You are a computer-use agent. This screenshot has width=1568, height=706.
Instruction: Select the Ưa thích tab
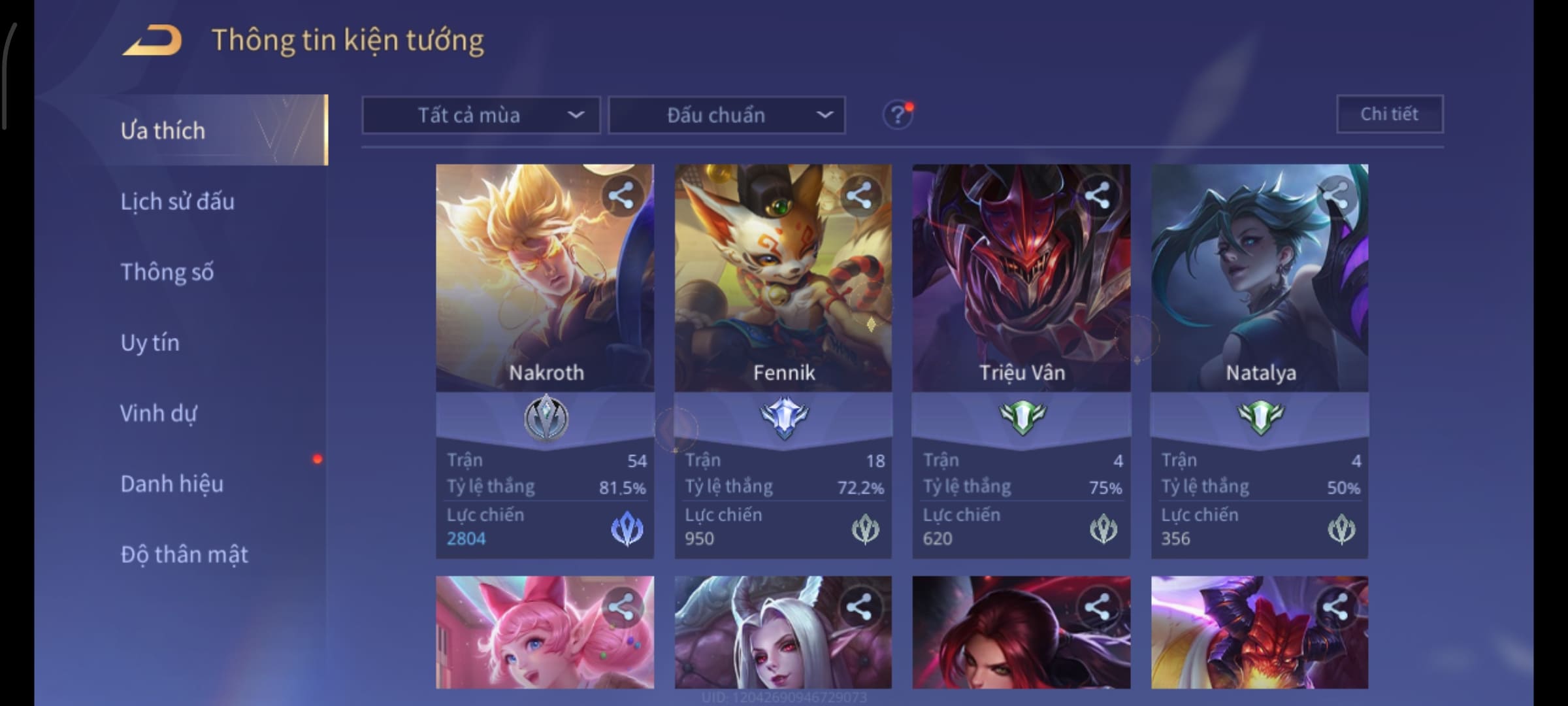163,131
